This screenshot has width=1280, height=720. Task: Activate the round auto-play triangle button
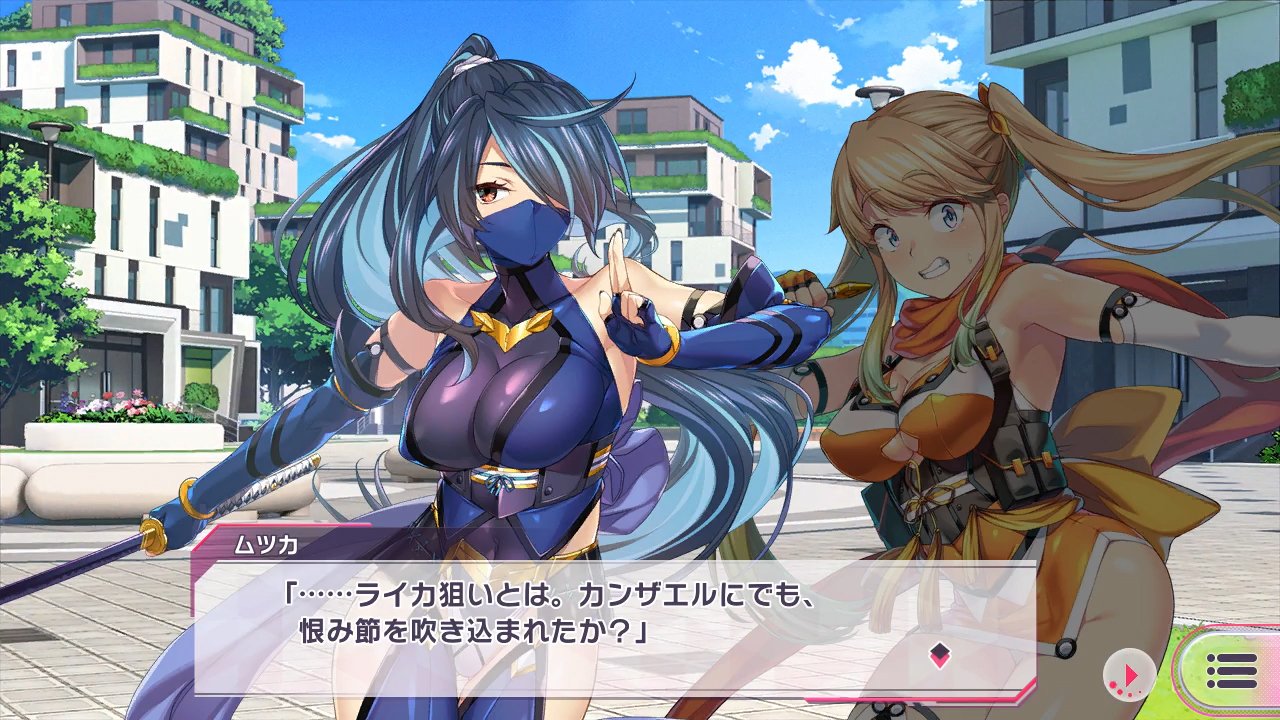tap(1129, 675)
